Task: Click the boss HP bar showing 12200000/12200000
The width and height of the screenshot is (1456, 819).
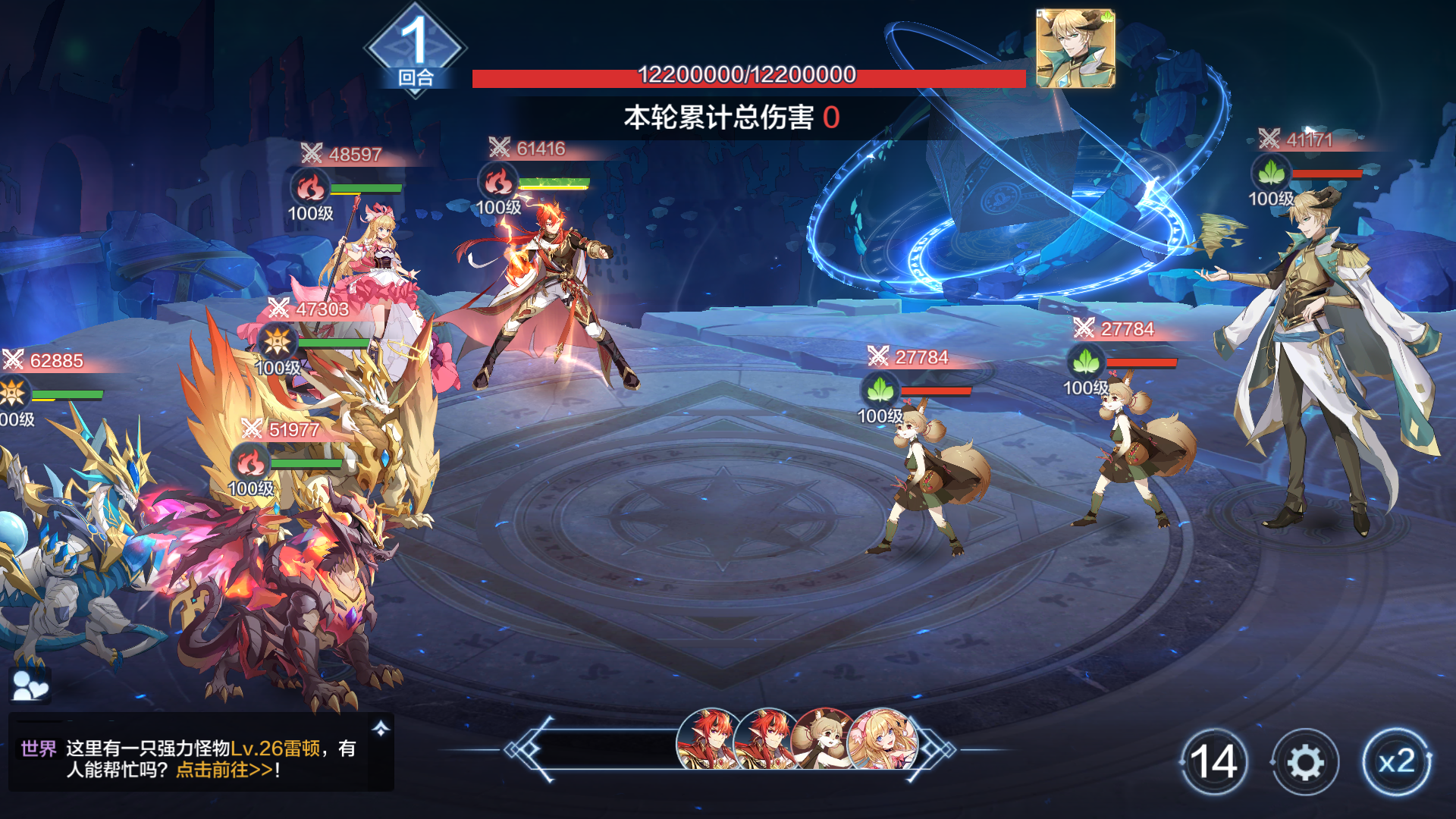Action: click(x=747, y=76)
